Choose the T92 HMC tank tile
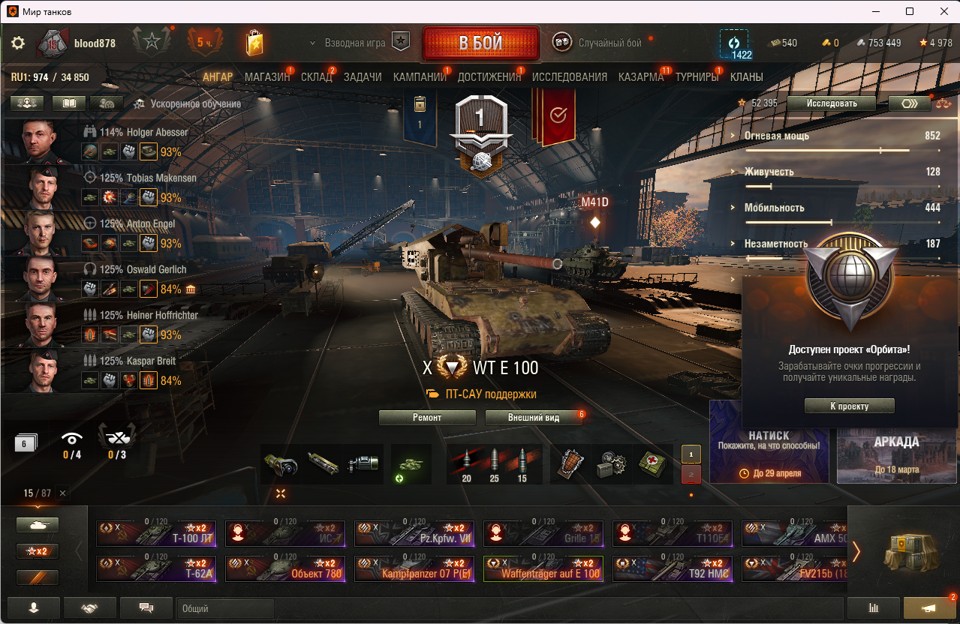The image size is (960, 624). (x=672, y=568)
